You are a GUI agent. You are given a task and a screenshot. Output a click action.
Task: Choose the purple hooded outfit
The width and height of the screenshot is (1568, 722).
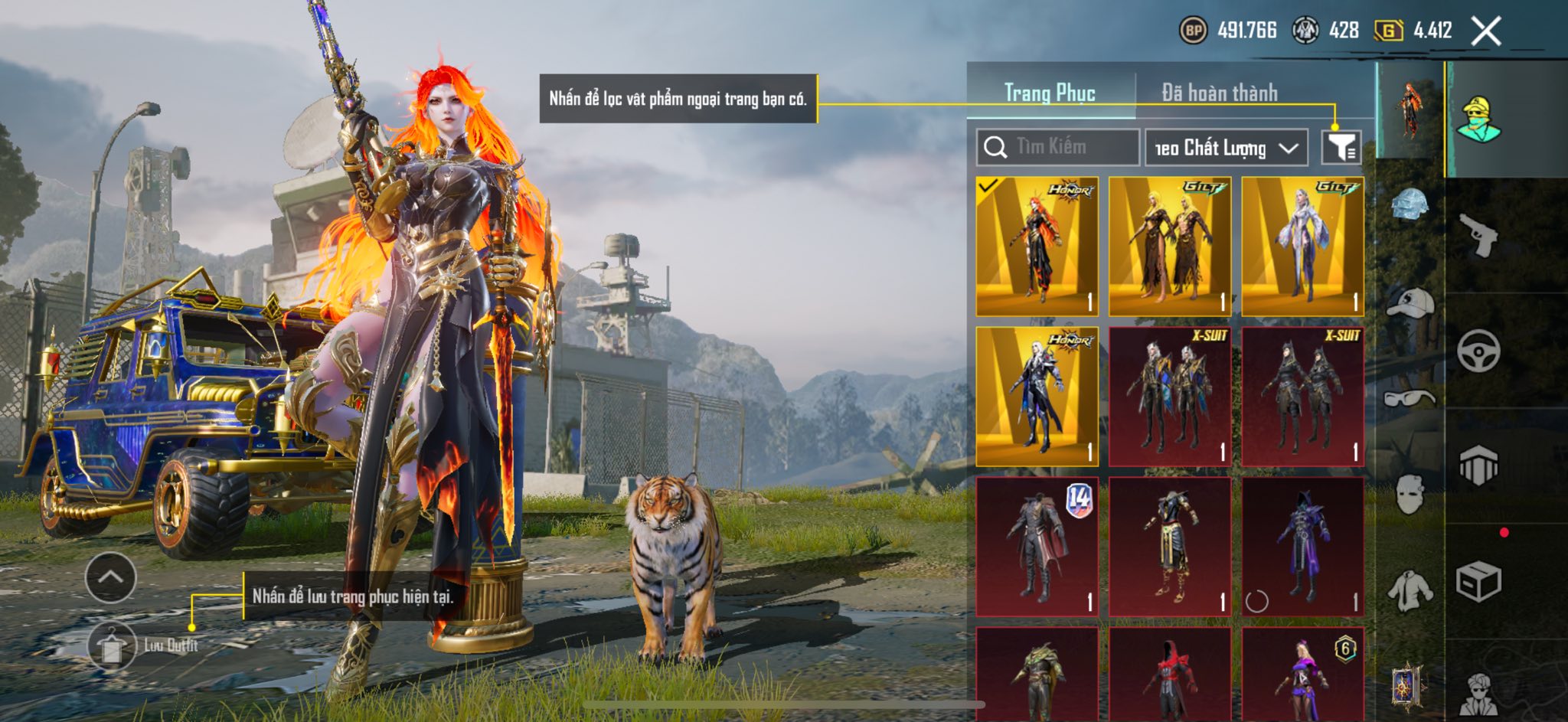(1302, 546)
